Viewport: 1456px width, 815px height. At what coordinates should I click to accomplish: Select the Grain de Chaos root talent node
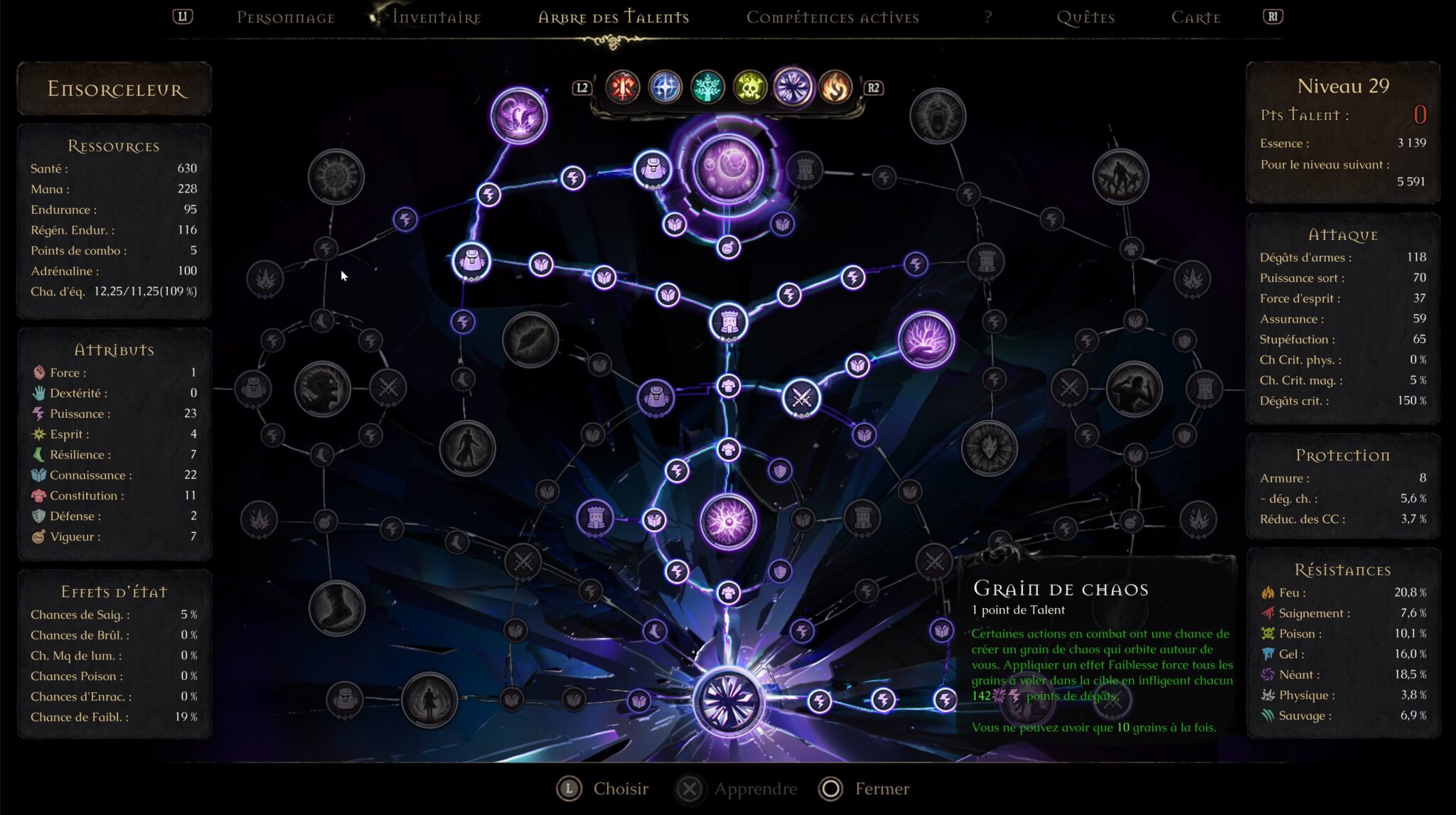tap(728, 701)
